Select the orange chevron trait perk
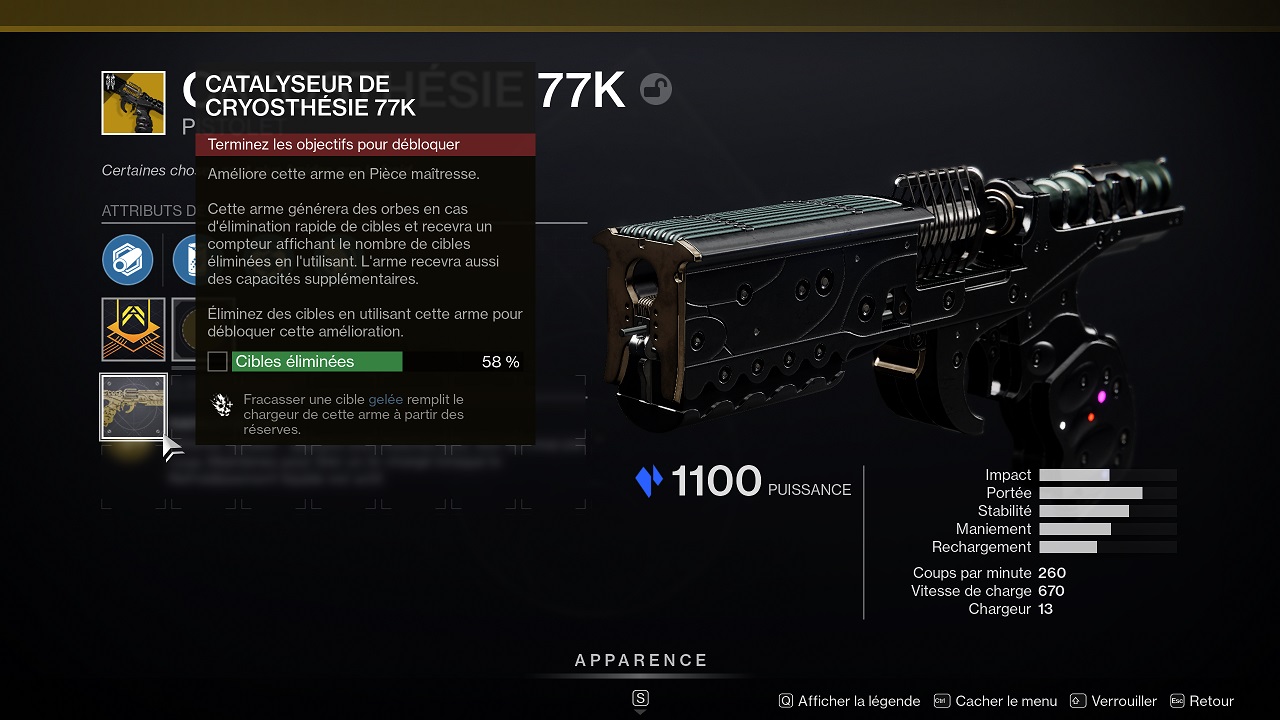The image size is (1280, 720). pos(133,329)
